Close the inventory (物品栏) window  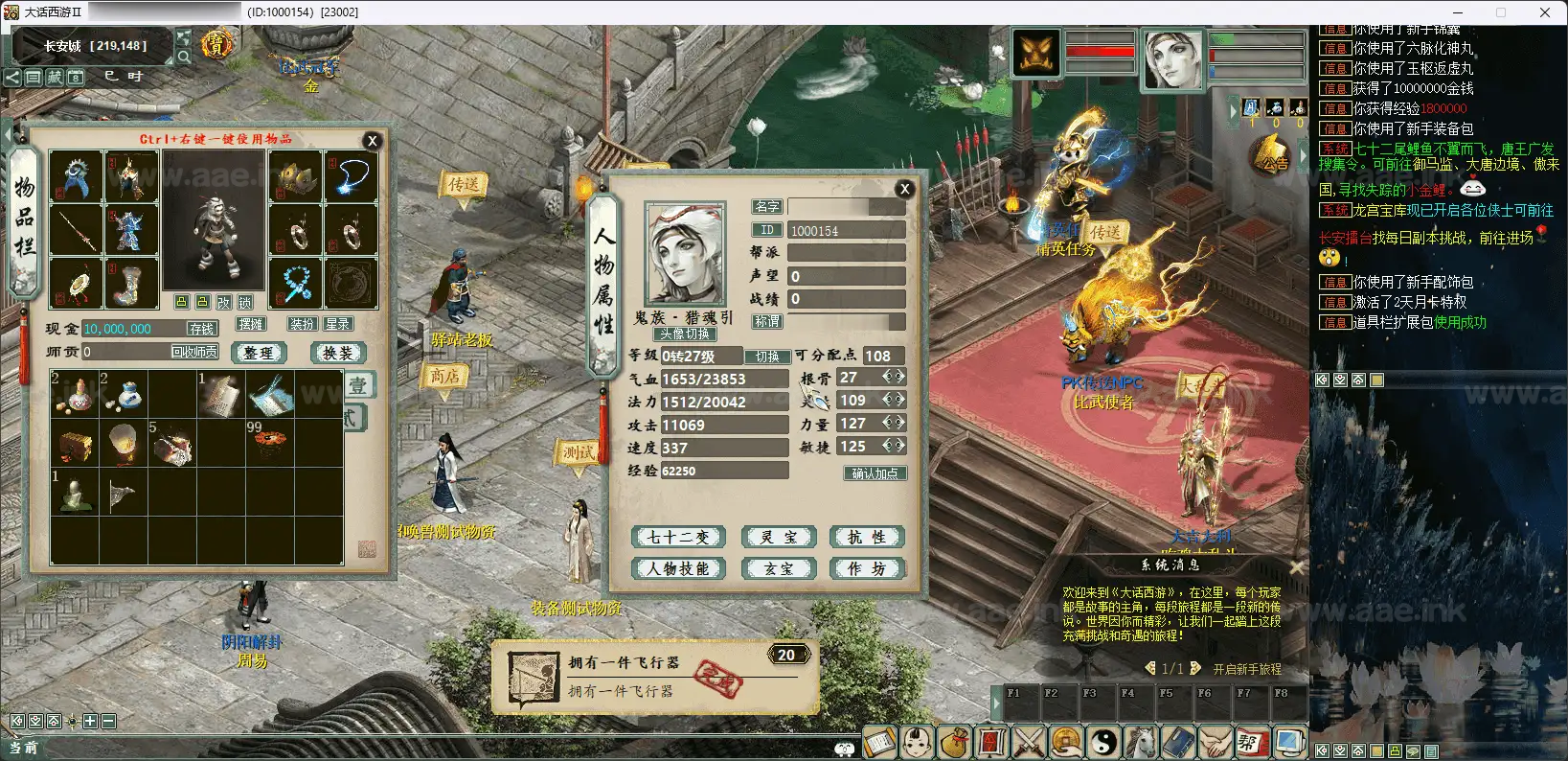click(x=373, y=141)
